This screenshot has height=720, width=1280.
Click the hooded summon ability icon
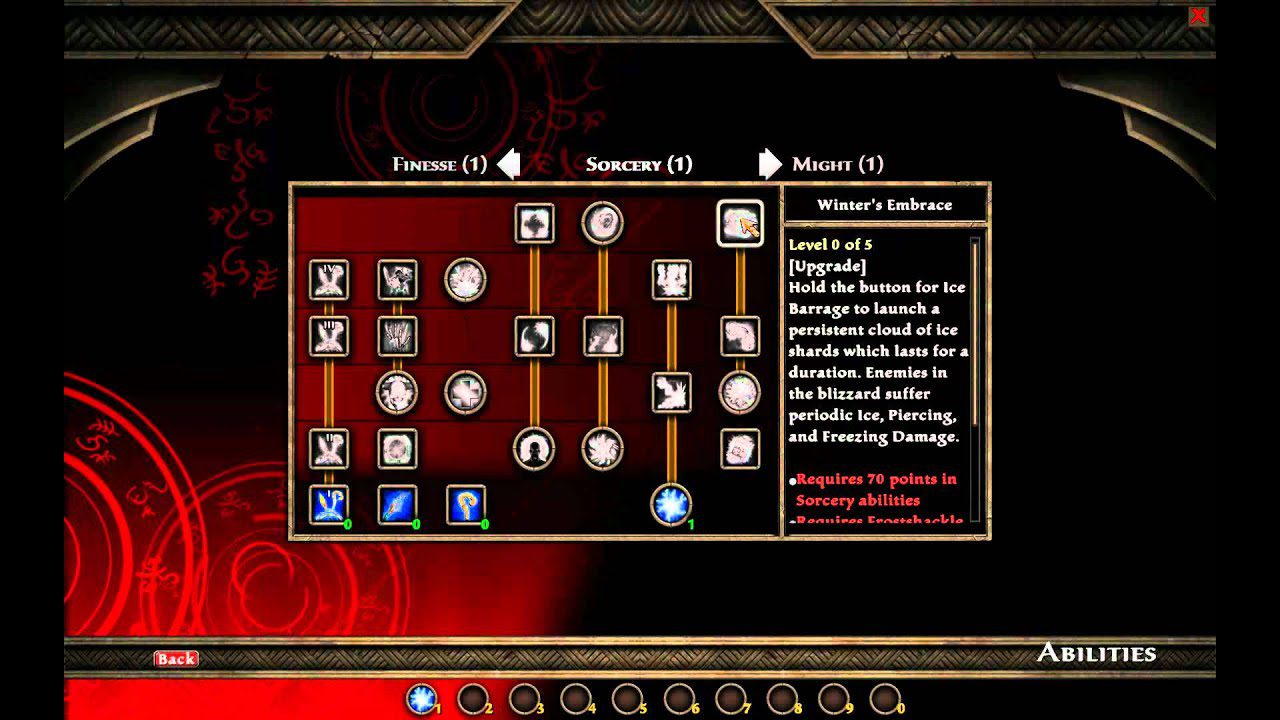pos(535,450)
